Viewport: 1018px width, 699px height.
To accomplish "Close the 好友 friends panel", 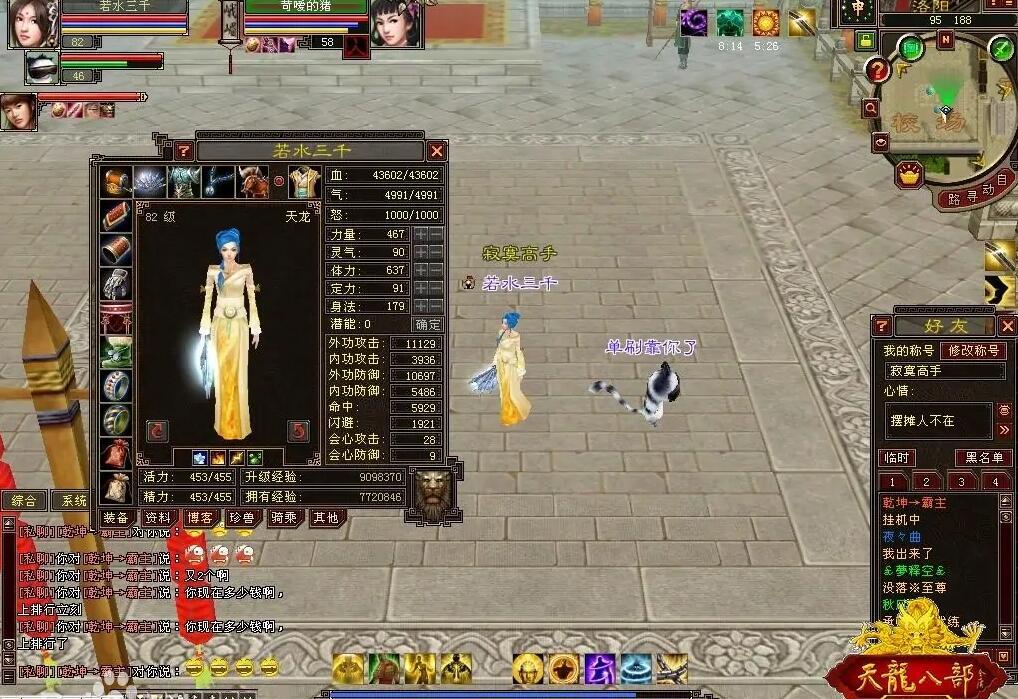I will 1007,326.
